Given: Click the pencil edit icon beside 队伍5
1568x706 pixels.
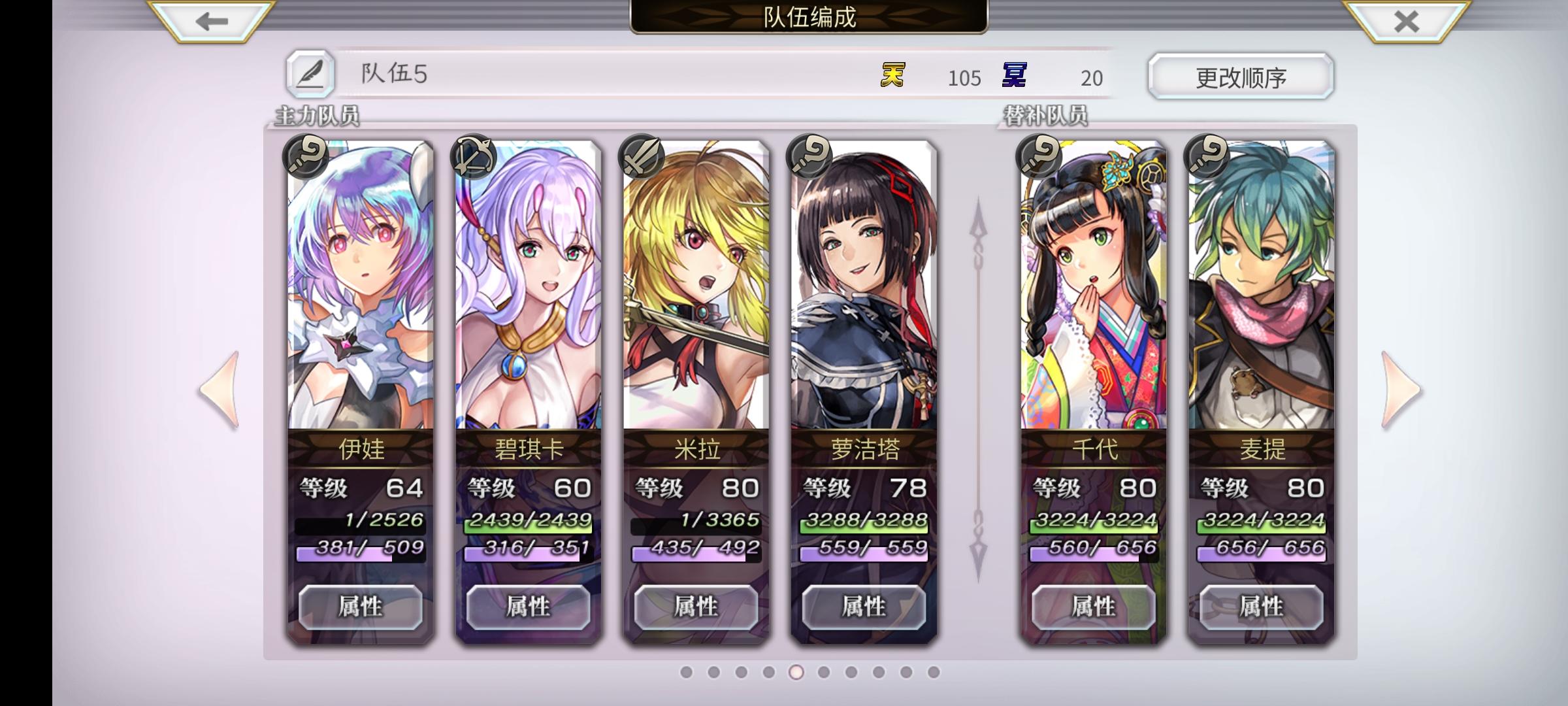Looking at the screenshot, I should 312,76.
